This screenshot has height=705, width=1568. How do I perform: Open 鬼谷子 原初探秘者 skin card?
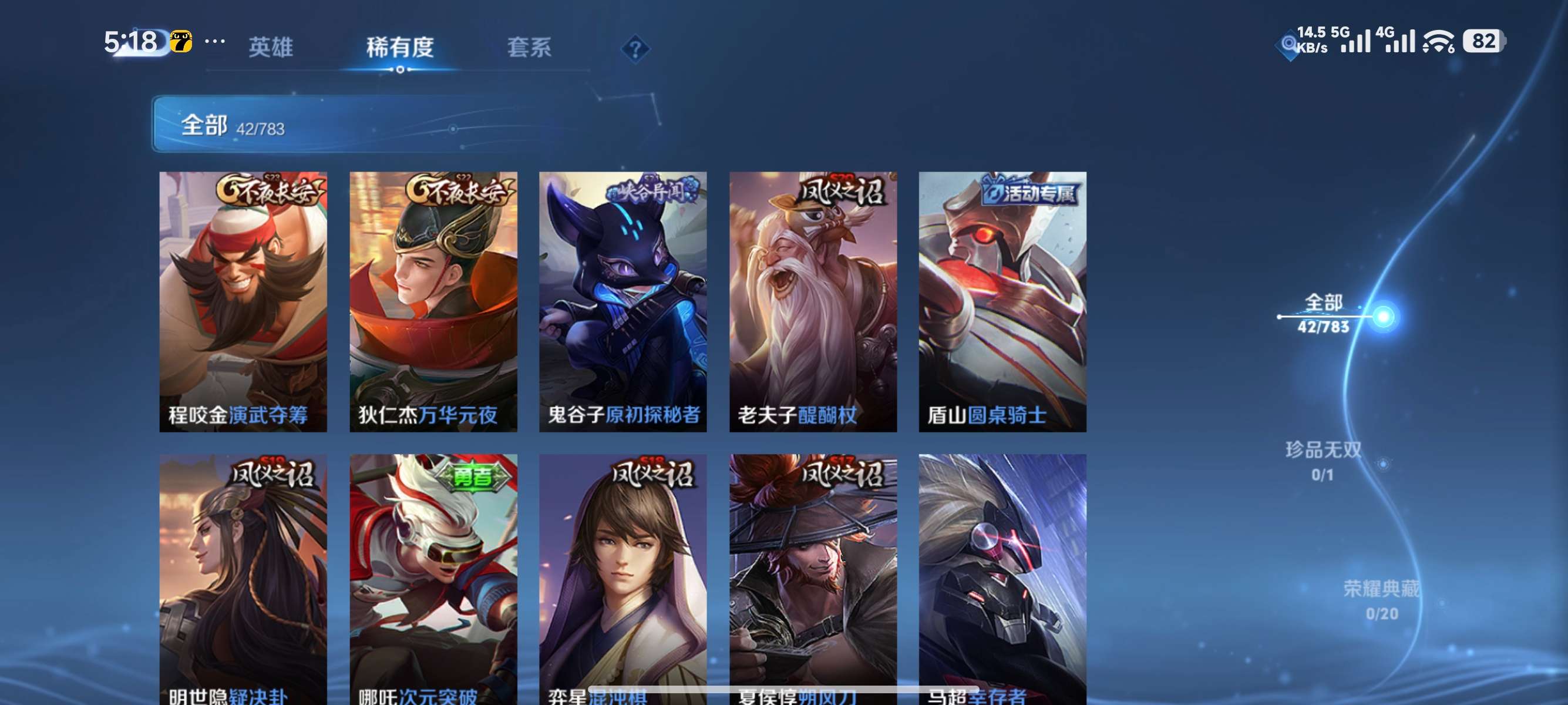coord(623,301)
